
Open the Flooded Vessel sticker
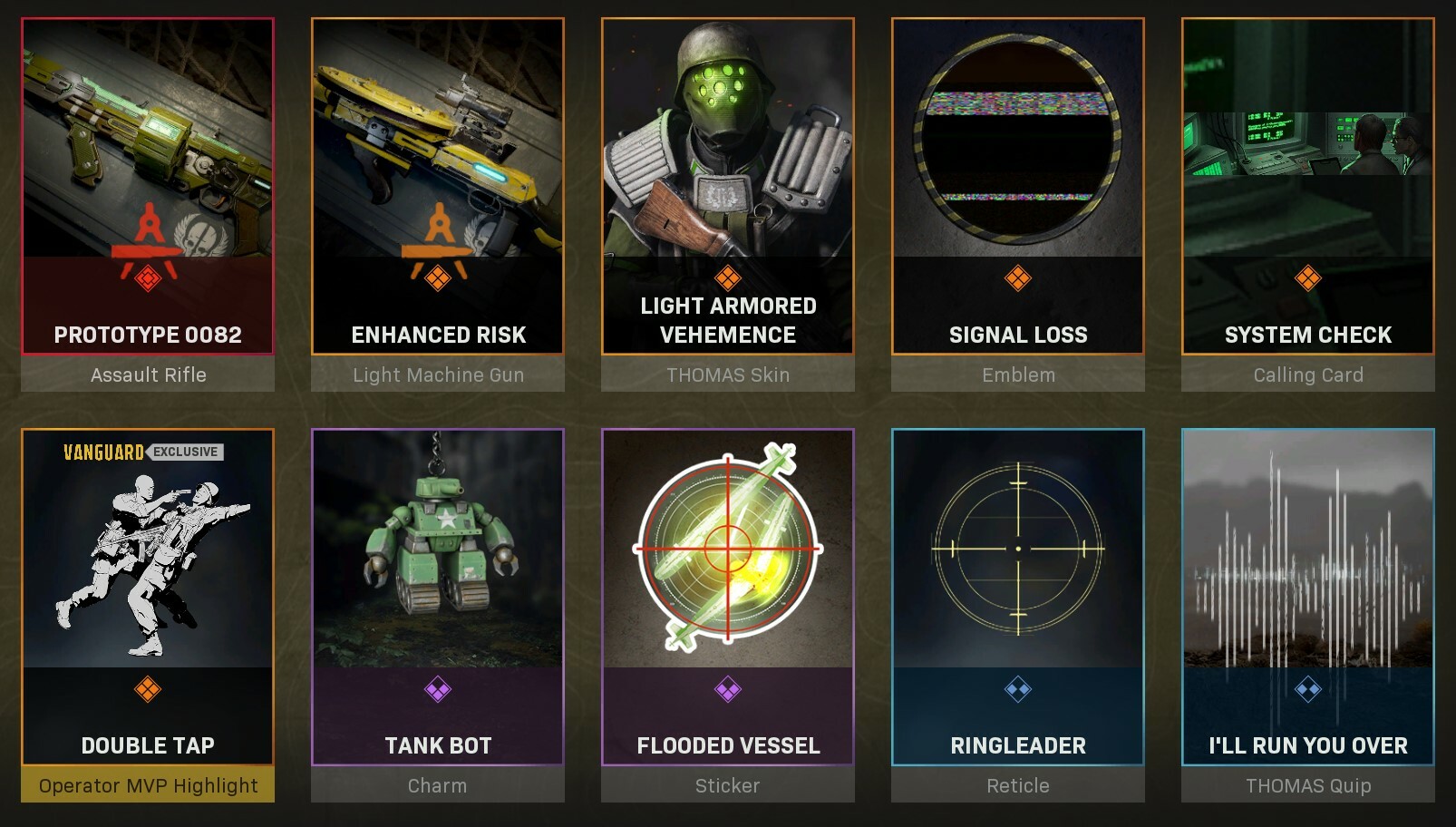click(x=728, y=544)
